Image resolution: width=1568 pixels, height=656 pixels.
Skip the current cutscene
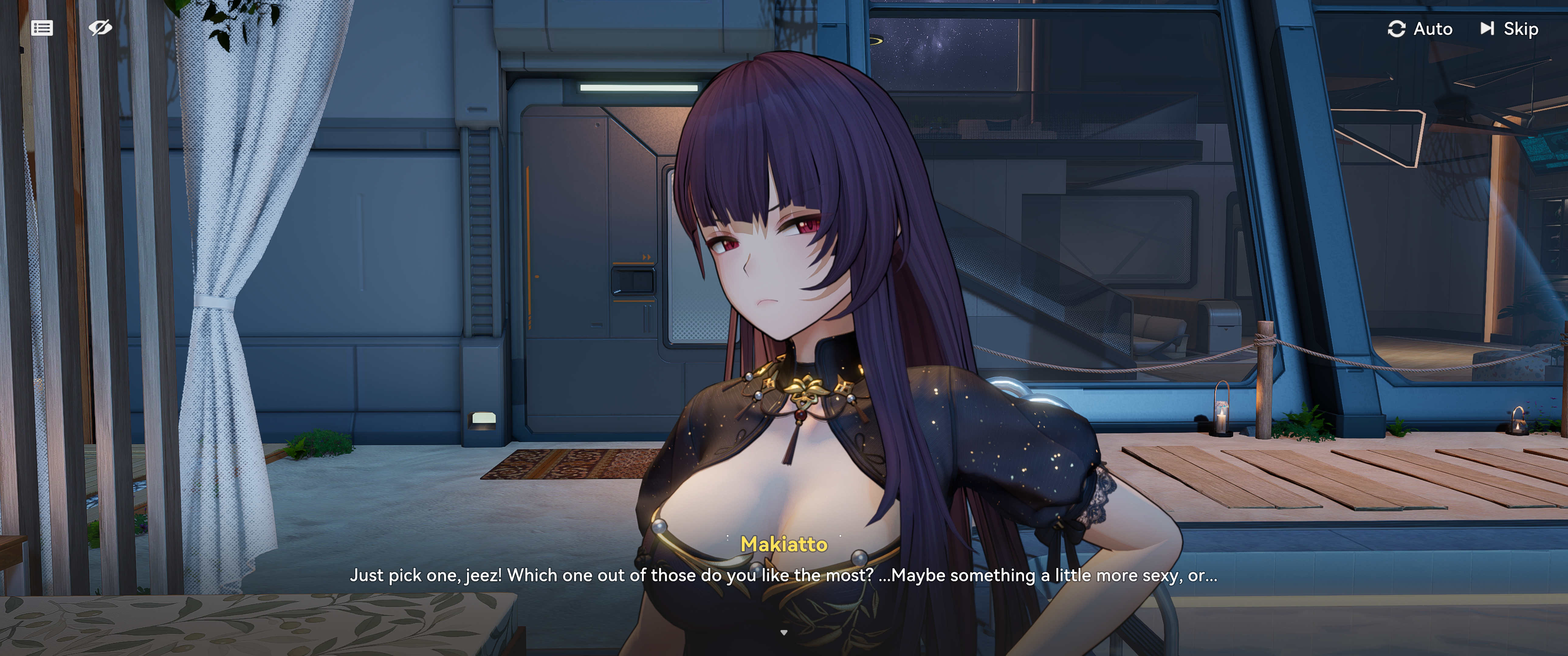coord(1509,29)
